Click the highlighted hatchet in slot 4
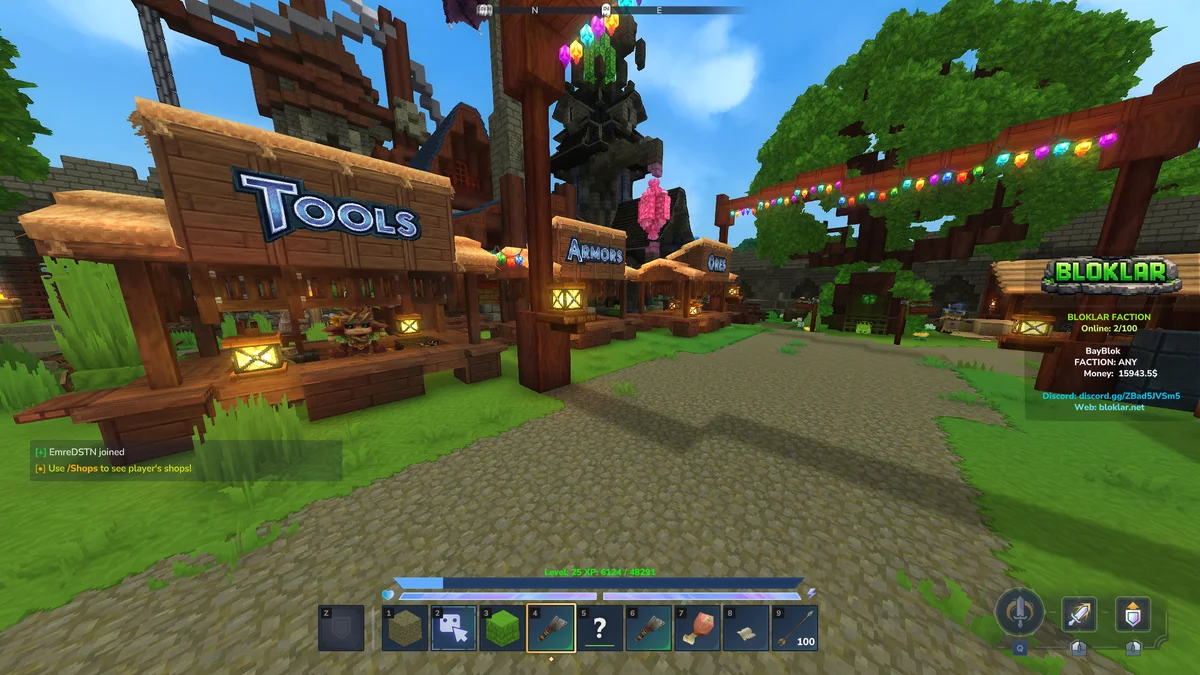 click(x=551, y=628)
